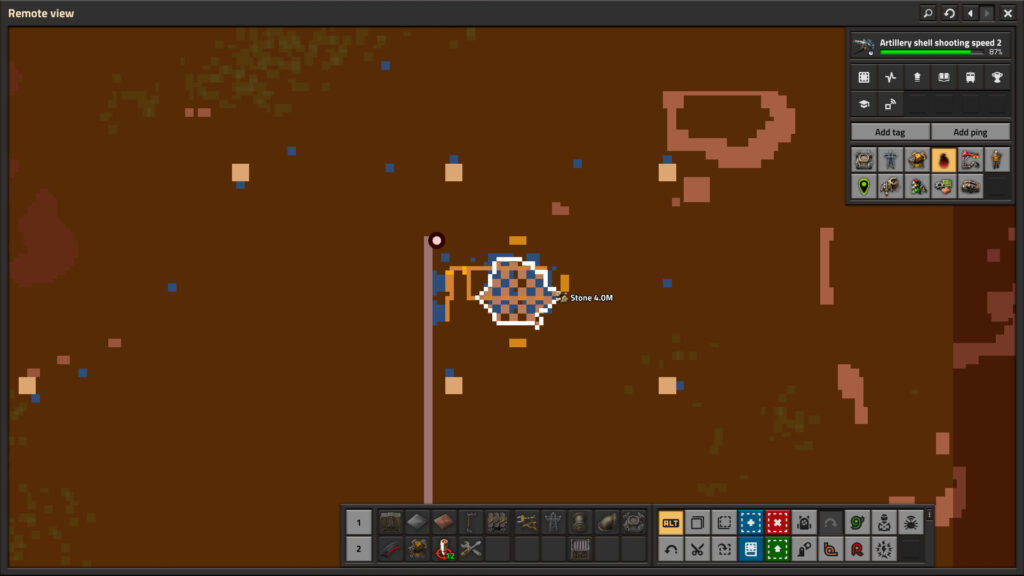Pick the blue blueprint tool with plus
This screenshot has width=1024, height=576.
pos(750,522)
